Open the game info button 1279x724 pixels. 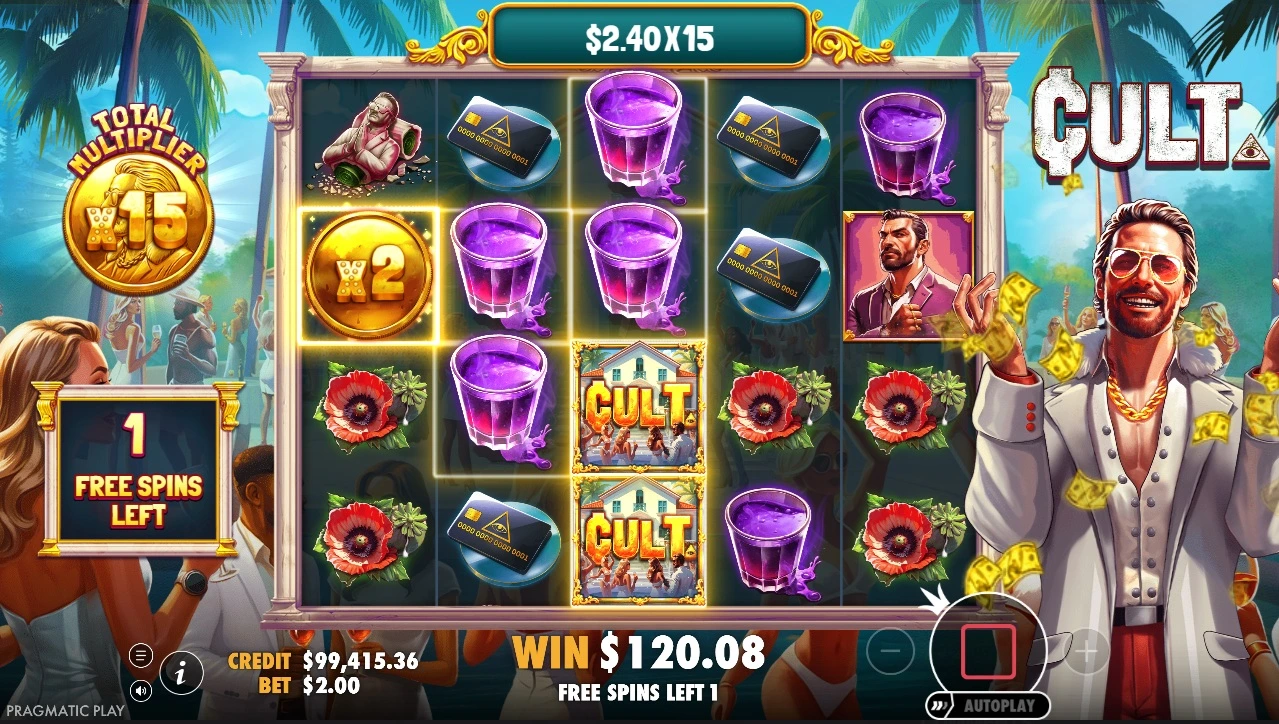[x=181, y=674]
